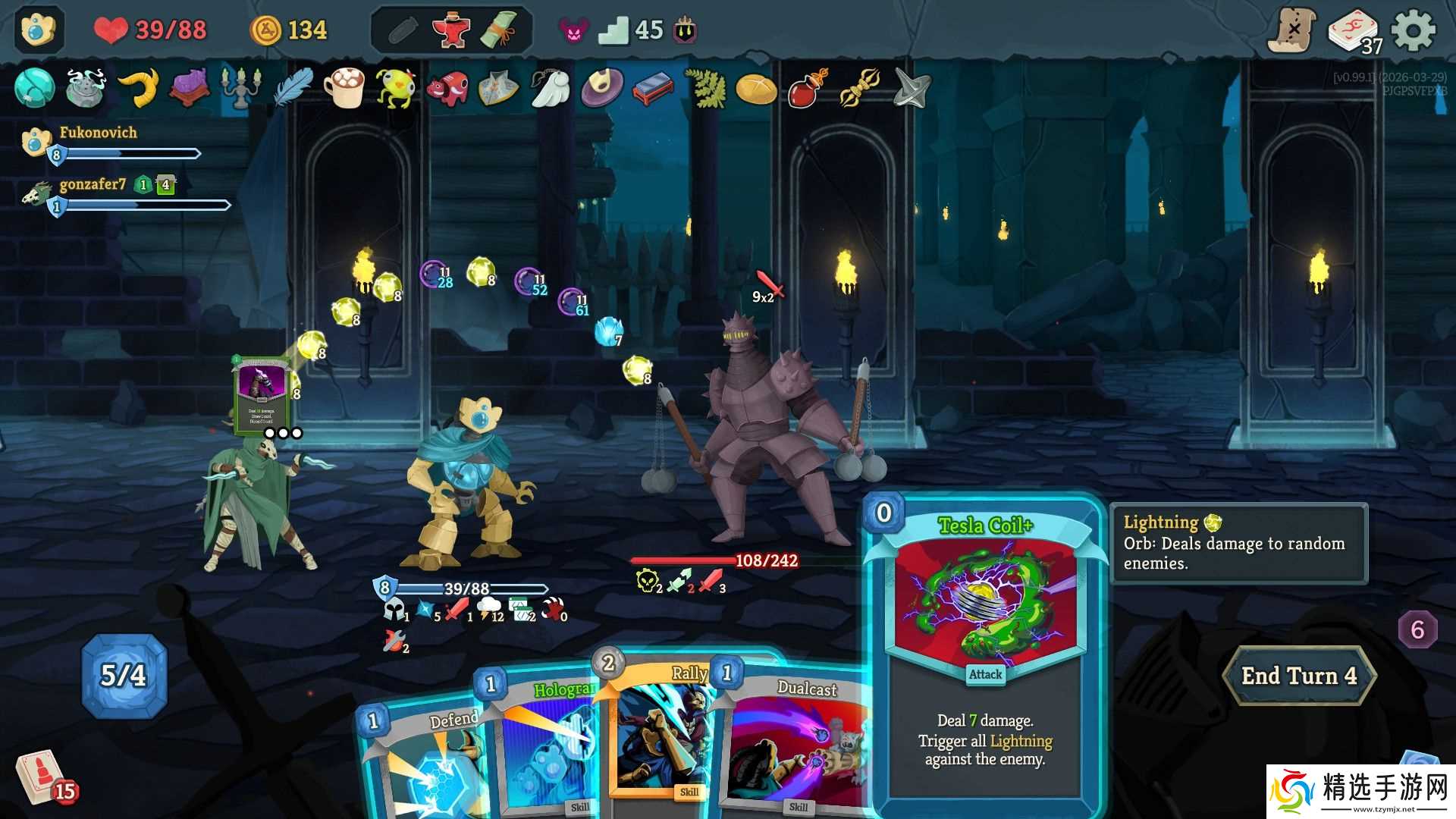Inspect the bread loaf relic
The width and height of the screenshot is (1456, 819).
(756, 89)
